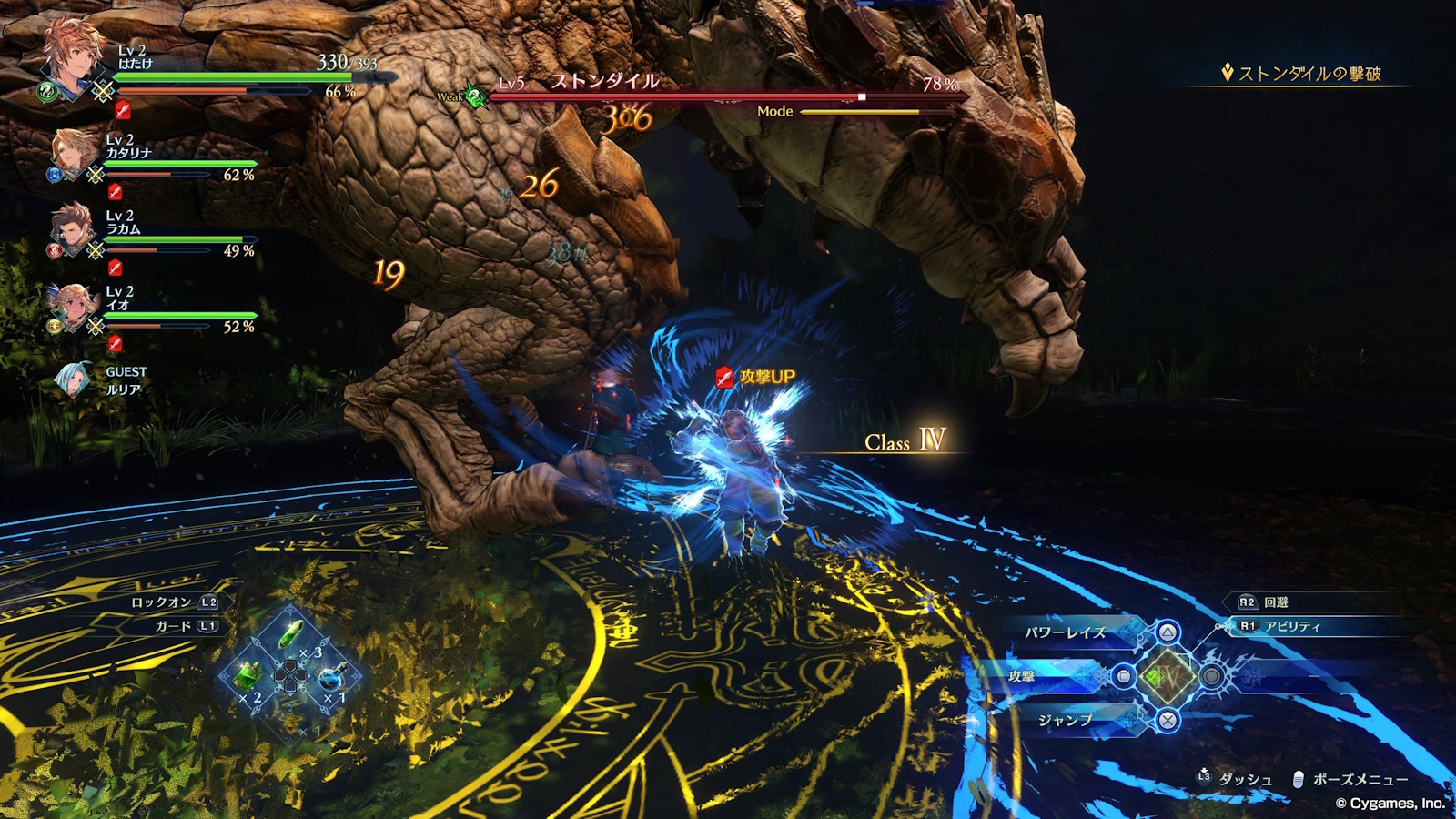Screen dimensions: 1456x819
Task: Select the player character portrait at Lv 2
Action: click(73, 56)
